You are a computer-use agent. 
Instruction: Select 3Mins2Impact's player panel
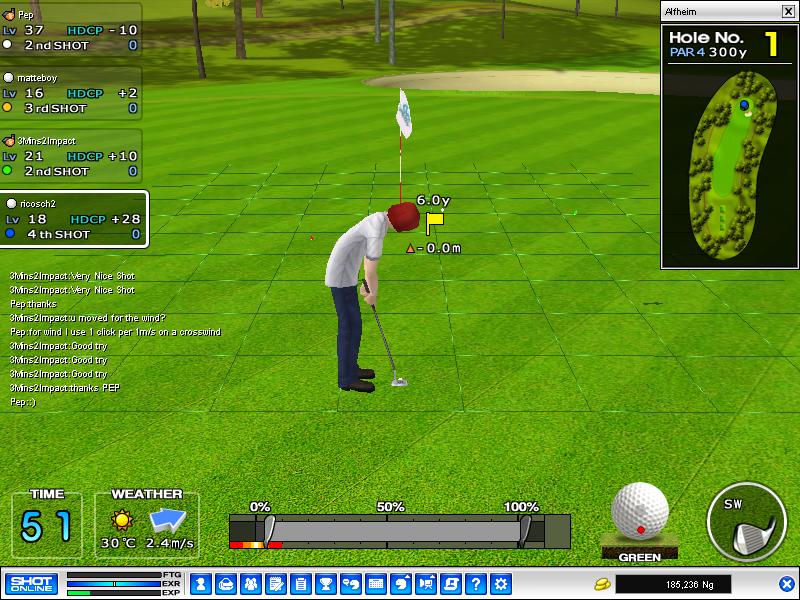point(70,156)
